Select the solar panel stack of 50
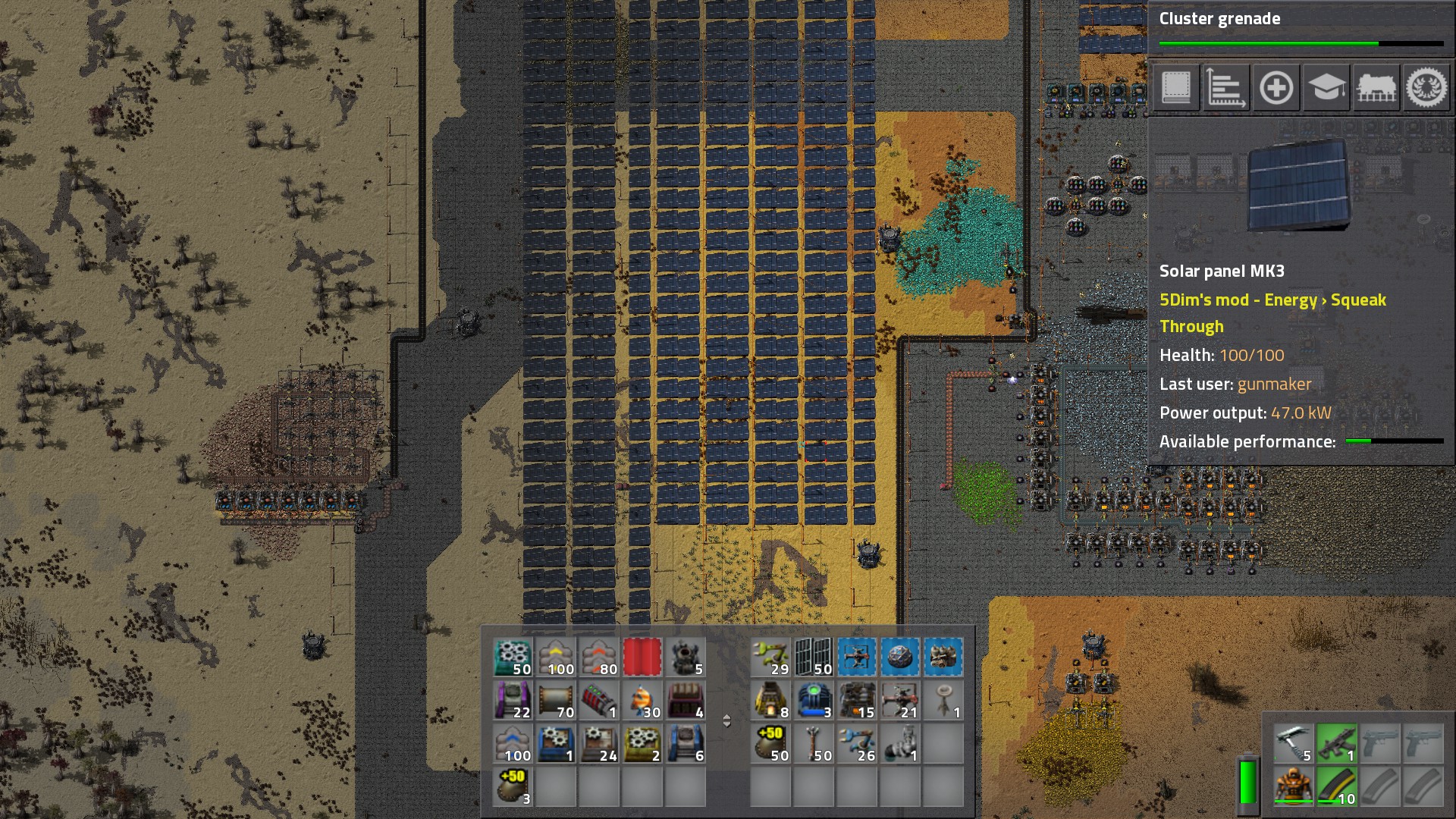Screen dimensions: 1456x819 click(814, 657)
